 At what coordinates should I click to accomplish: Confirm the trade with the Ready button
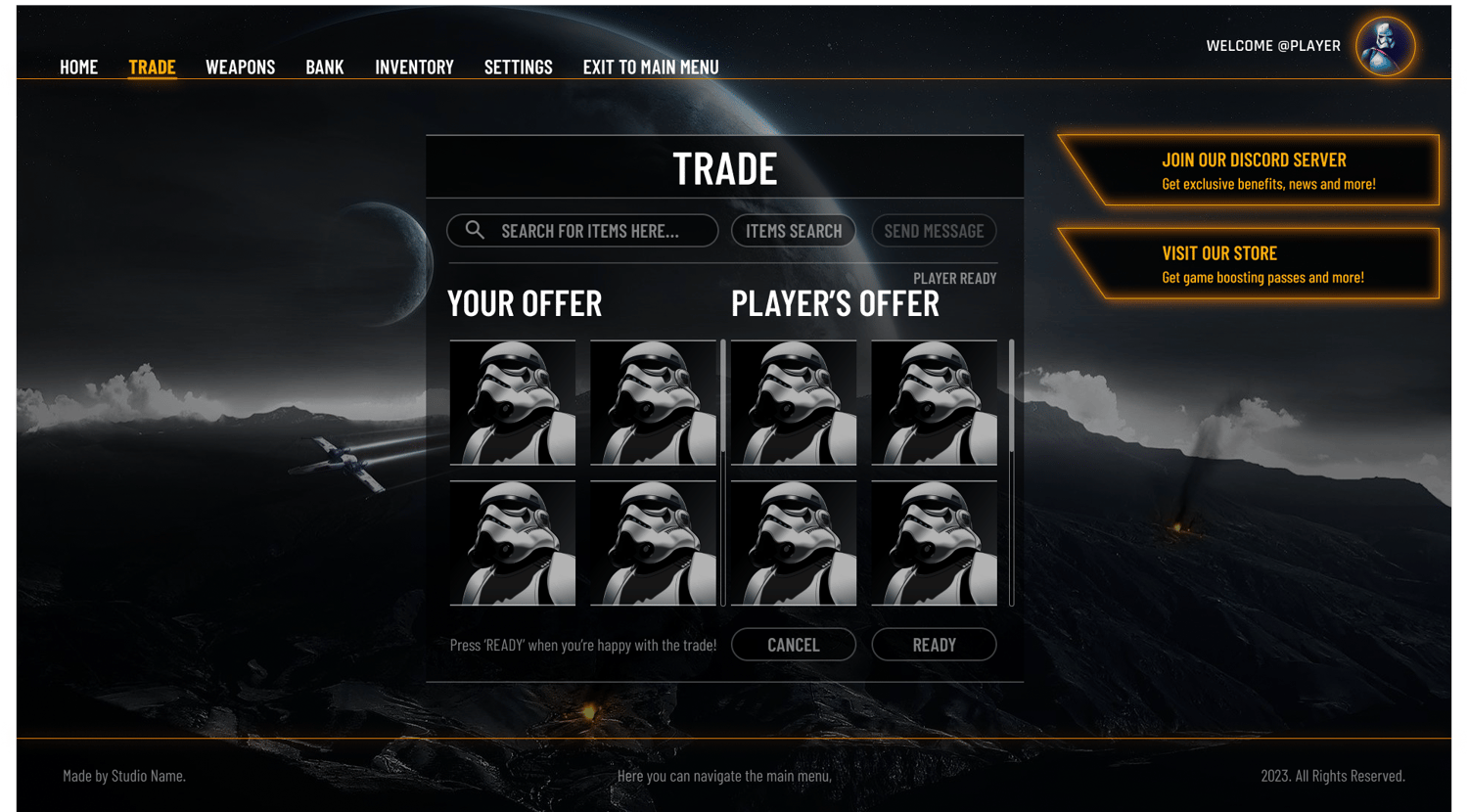pos(934,645)
